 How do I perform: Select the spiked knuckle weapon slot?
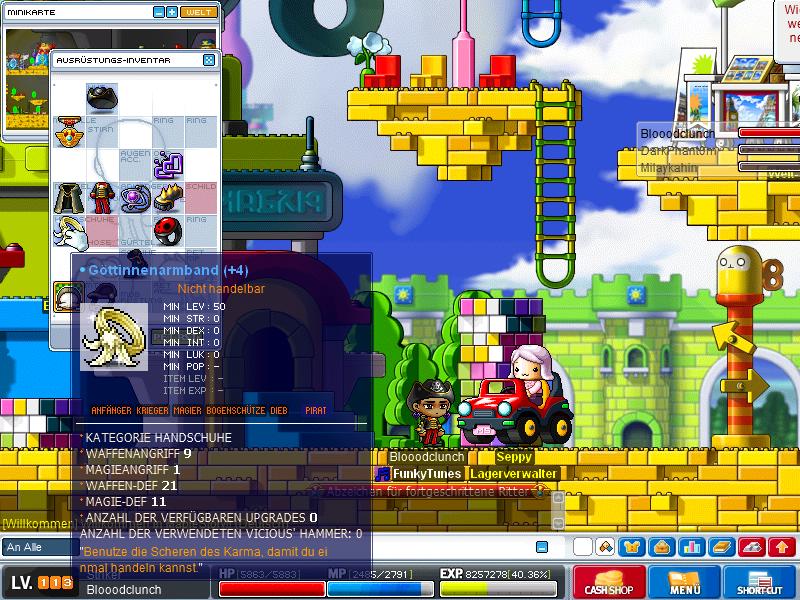(x=168, y=197)
